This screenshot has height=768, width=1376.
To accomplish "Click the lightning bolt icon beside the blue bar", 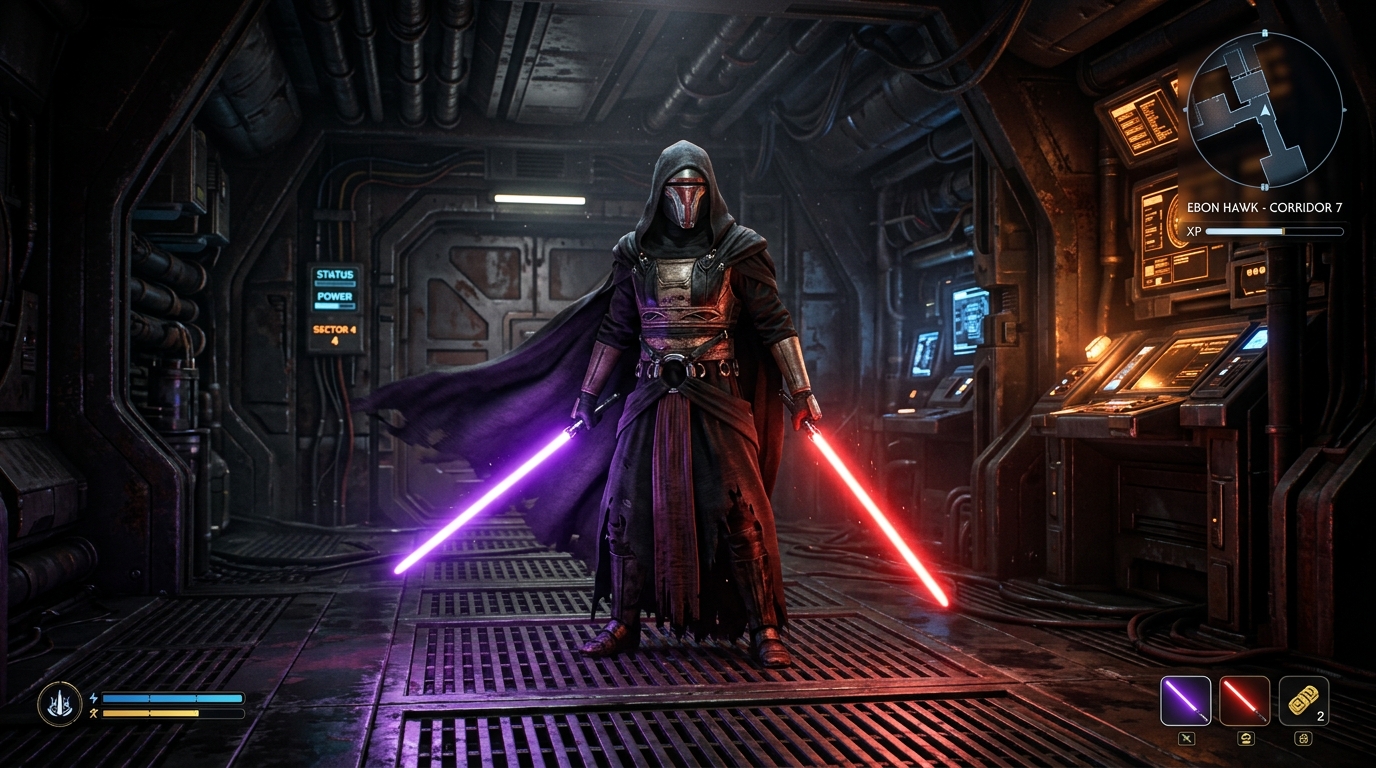I will 94,698.
